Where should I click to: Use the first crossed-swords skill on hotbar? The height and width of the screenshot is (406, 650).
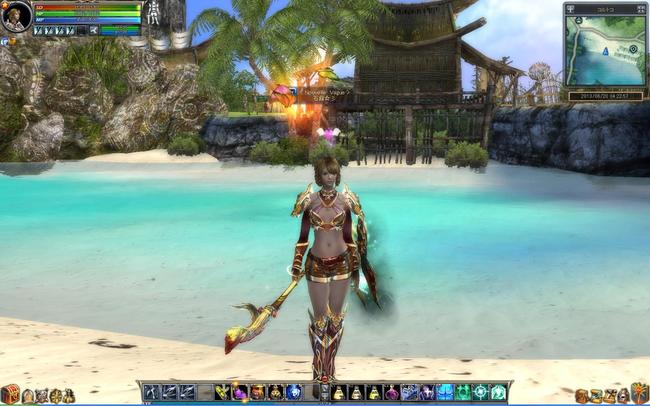[151, 392]
